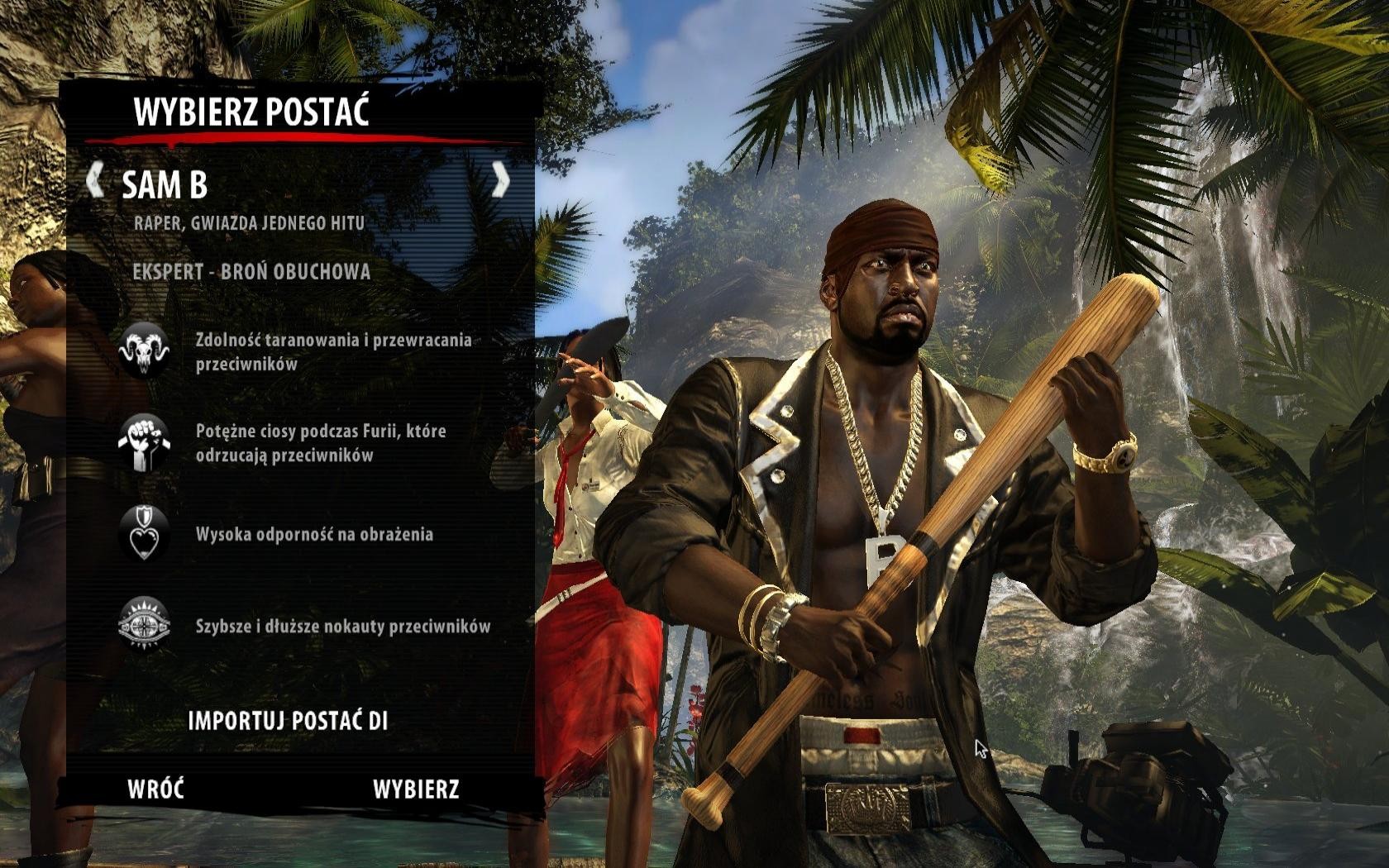Screen dimensions: 1389x868
Task: Click the heart medal damage resistance icon
Action: coord(144,534)
